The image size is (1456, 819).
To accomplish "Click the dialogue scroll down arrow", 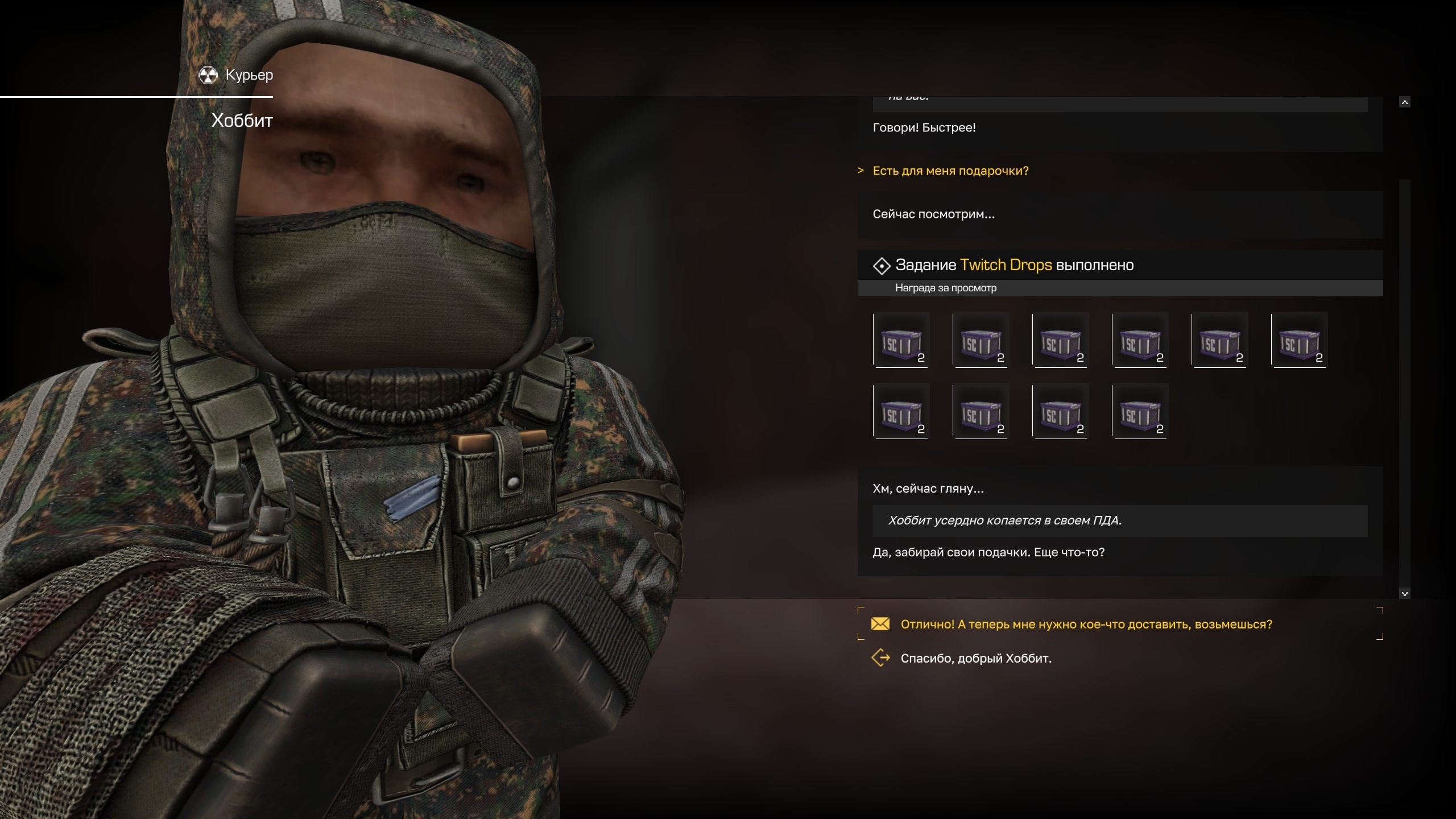I will (x=1404, y=594).
